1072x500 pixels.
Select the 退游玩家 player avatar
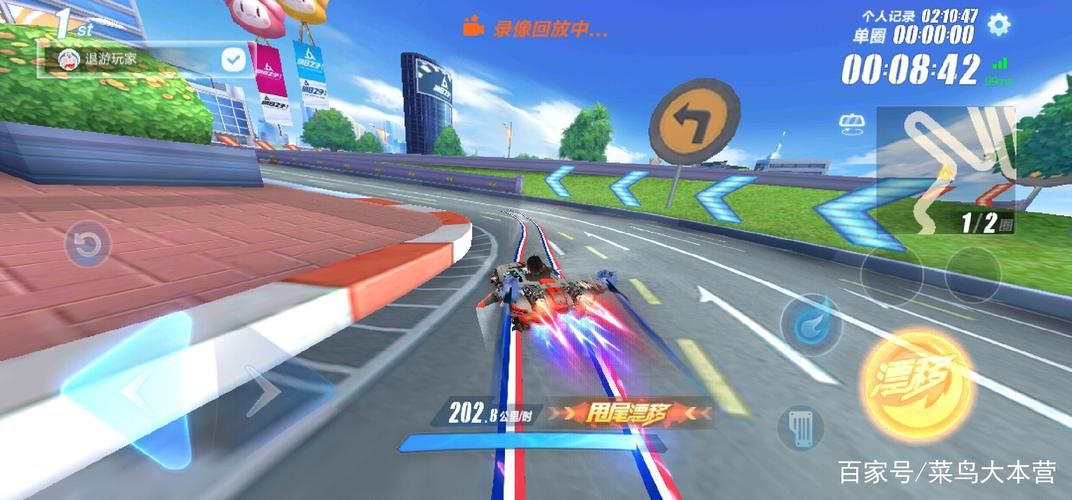(68, 59)
